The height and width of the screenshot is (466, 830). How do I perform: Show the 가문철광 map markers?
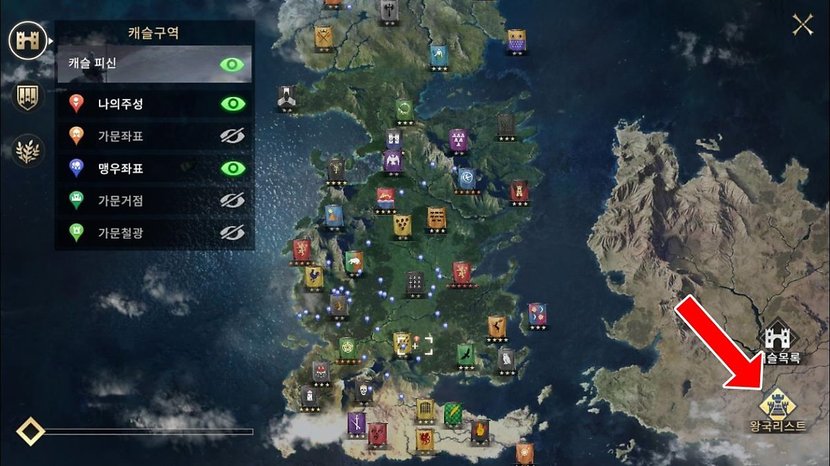point(233,233)
